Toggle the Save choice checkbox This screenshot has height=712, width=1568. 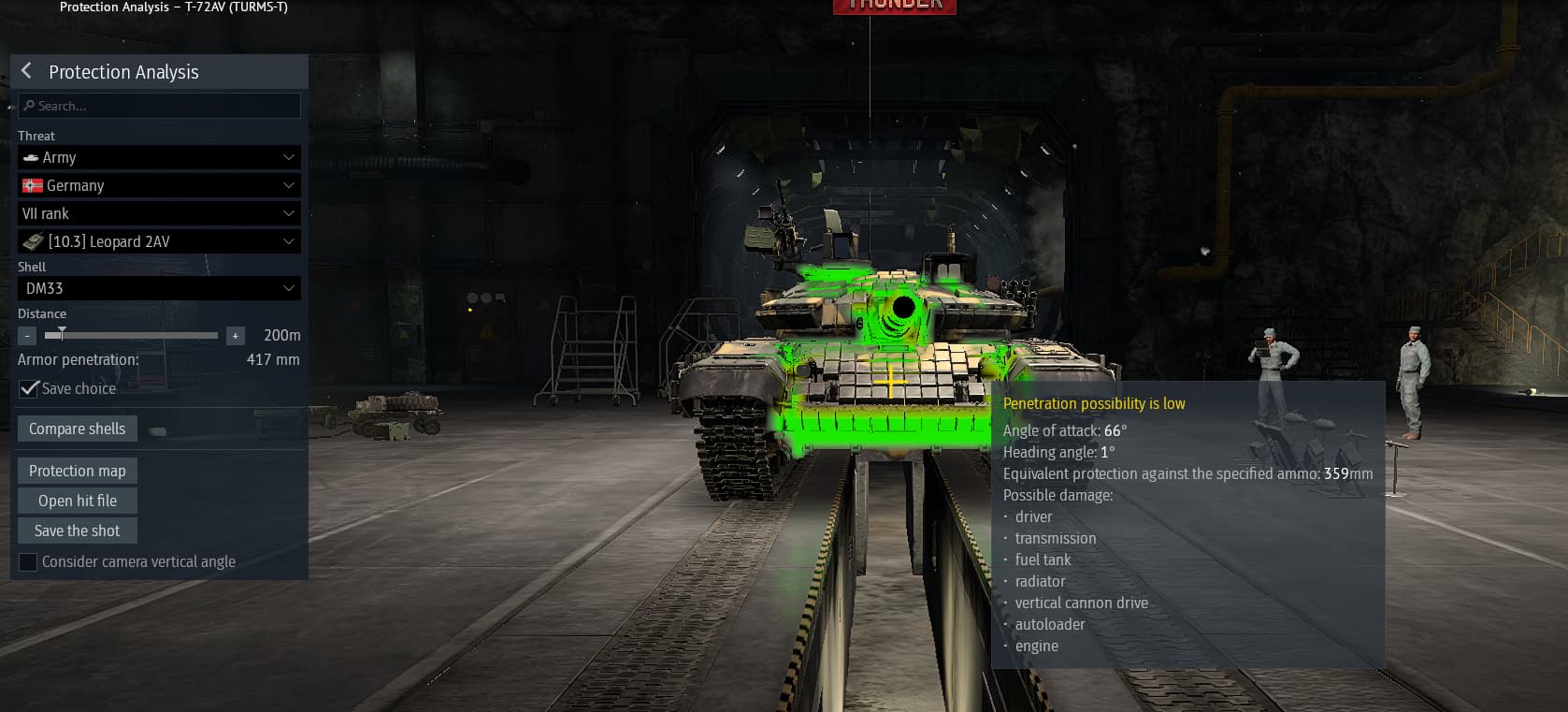29,388
